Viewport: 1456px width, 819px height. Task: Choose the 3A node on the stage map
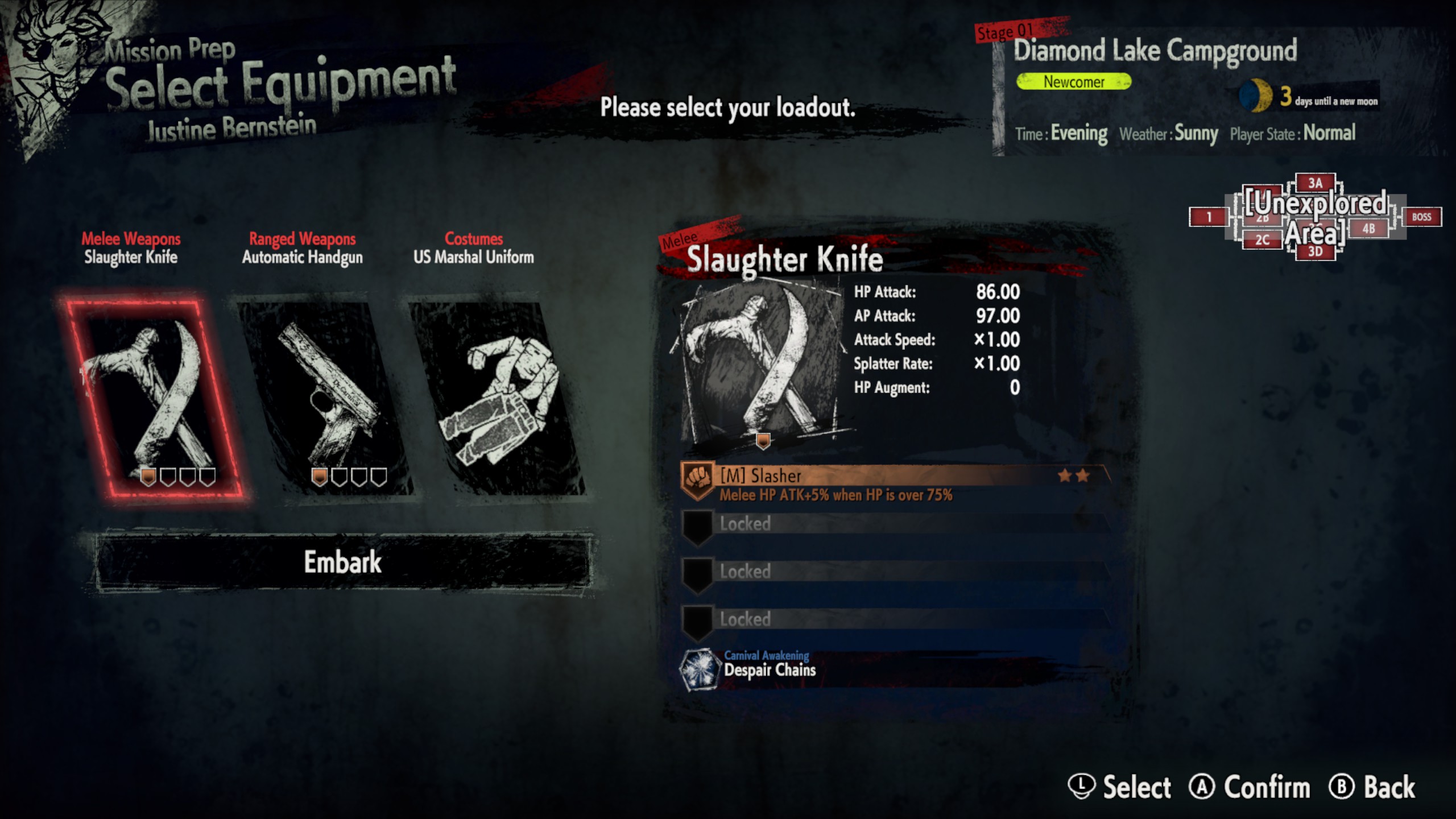tap(1315, 183)
